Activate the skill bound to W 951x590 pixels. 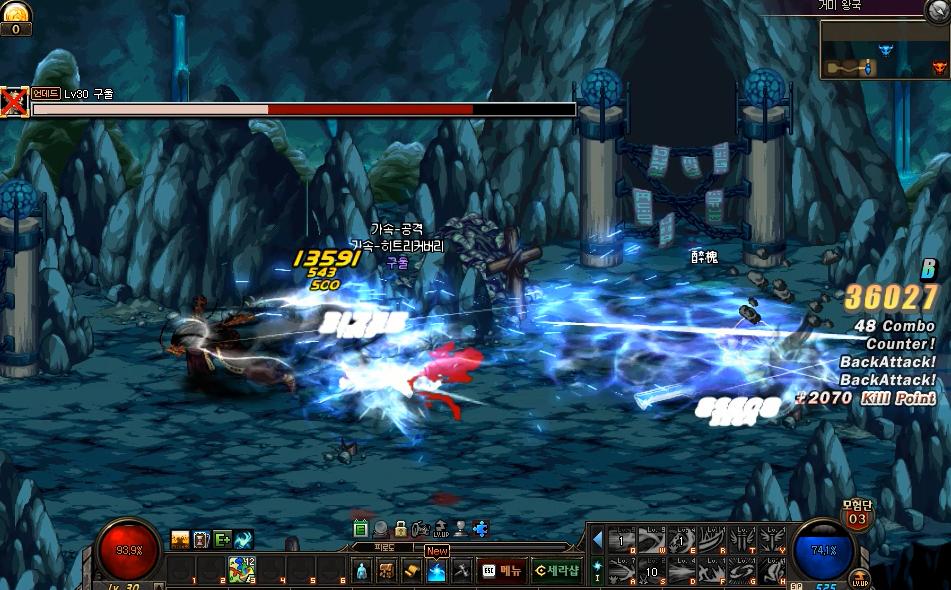652,541
